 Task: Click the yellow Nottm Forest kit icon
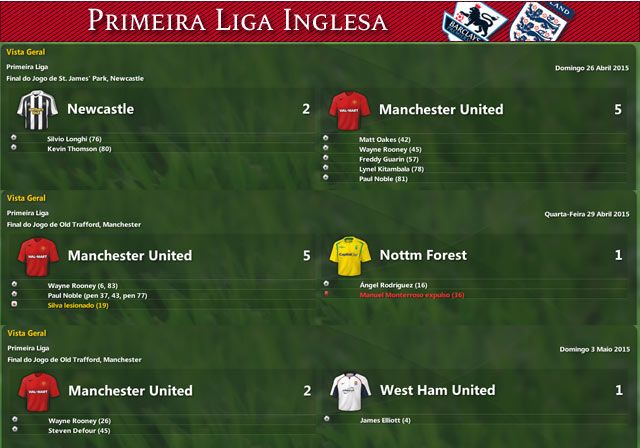pyautogui.click(x=350, y=255)
